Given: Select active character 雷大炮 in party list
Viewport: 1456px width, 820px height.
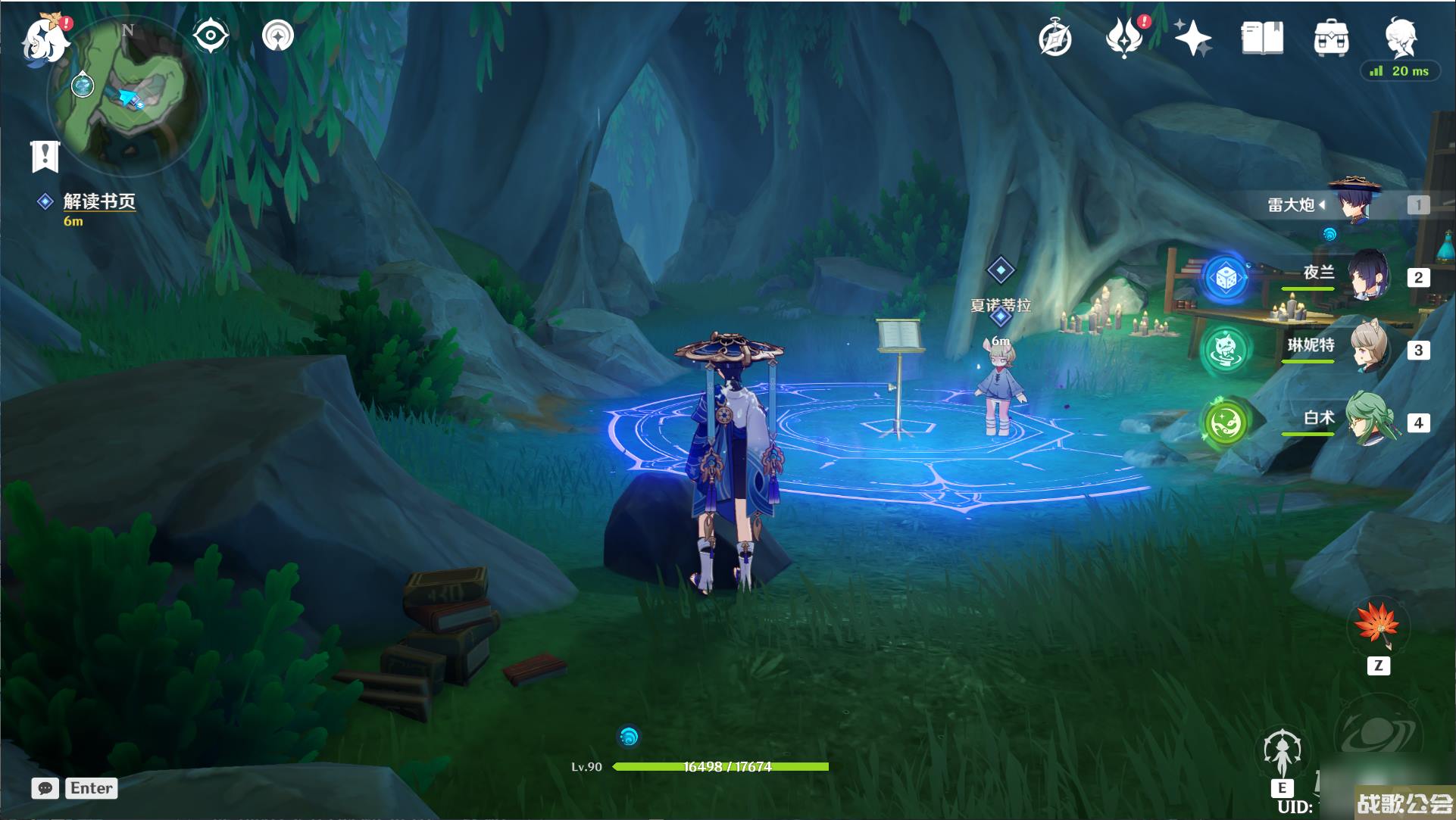Looking at the screenshot, I should 1354,204.
